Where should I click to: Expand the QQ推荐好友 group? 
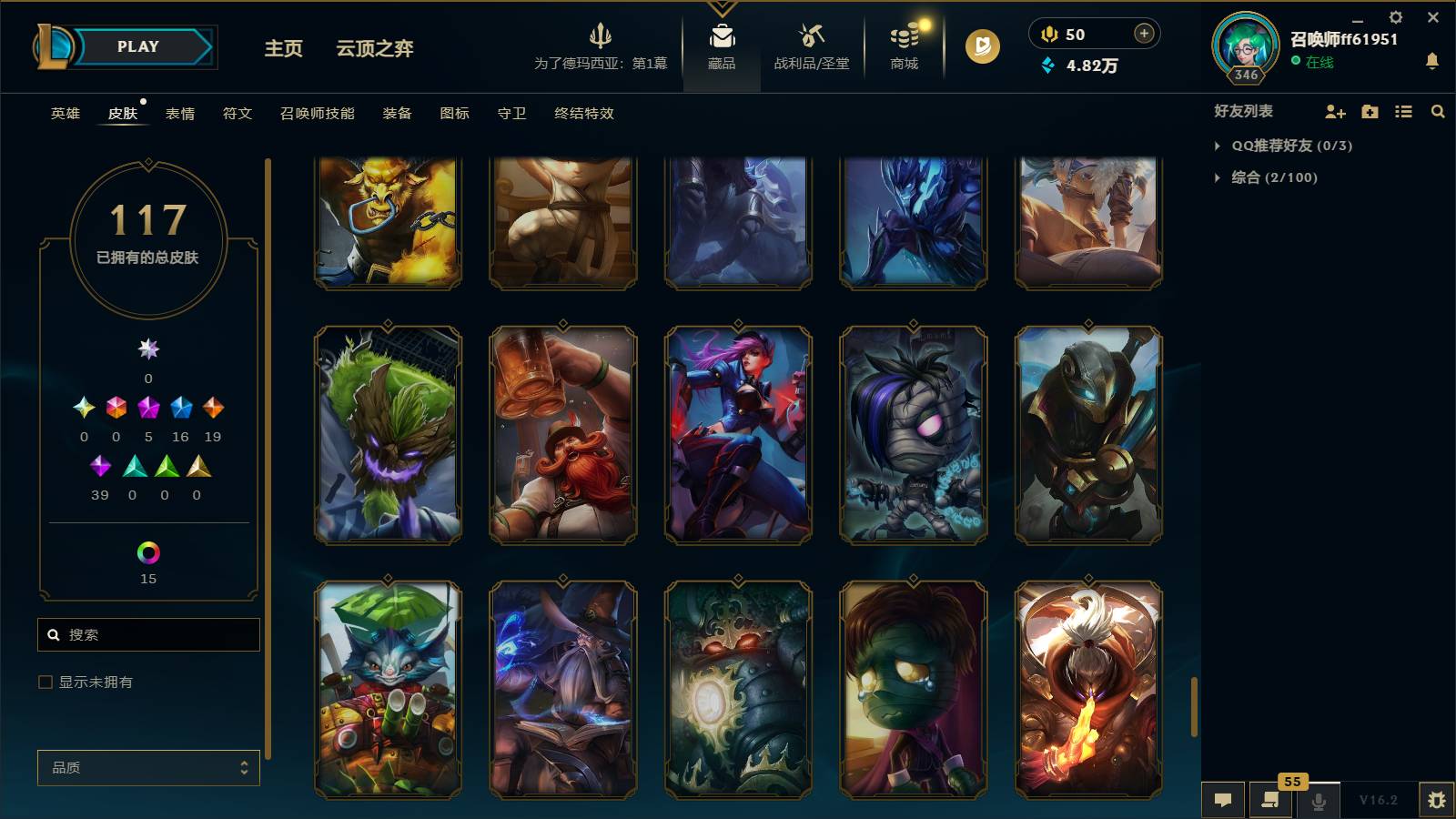tap(1218, 144)
